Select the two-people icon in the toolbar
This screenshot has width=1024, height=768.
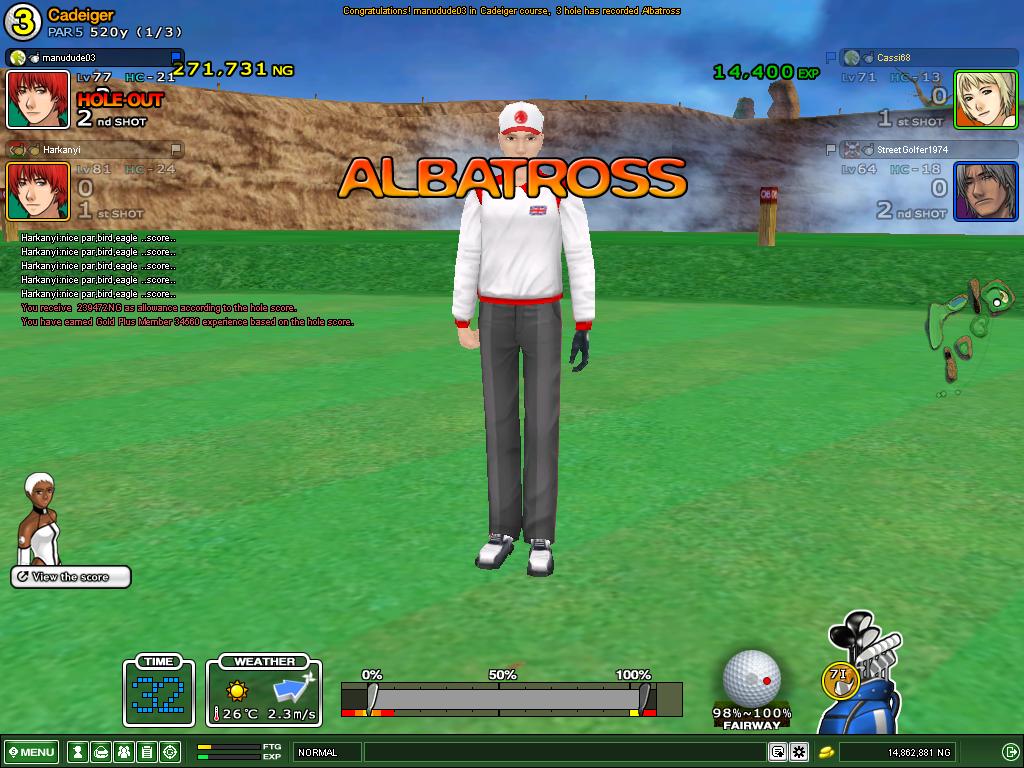pyautogui.click(x=123, y=752)
